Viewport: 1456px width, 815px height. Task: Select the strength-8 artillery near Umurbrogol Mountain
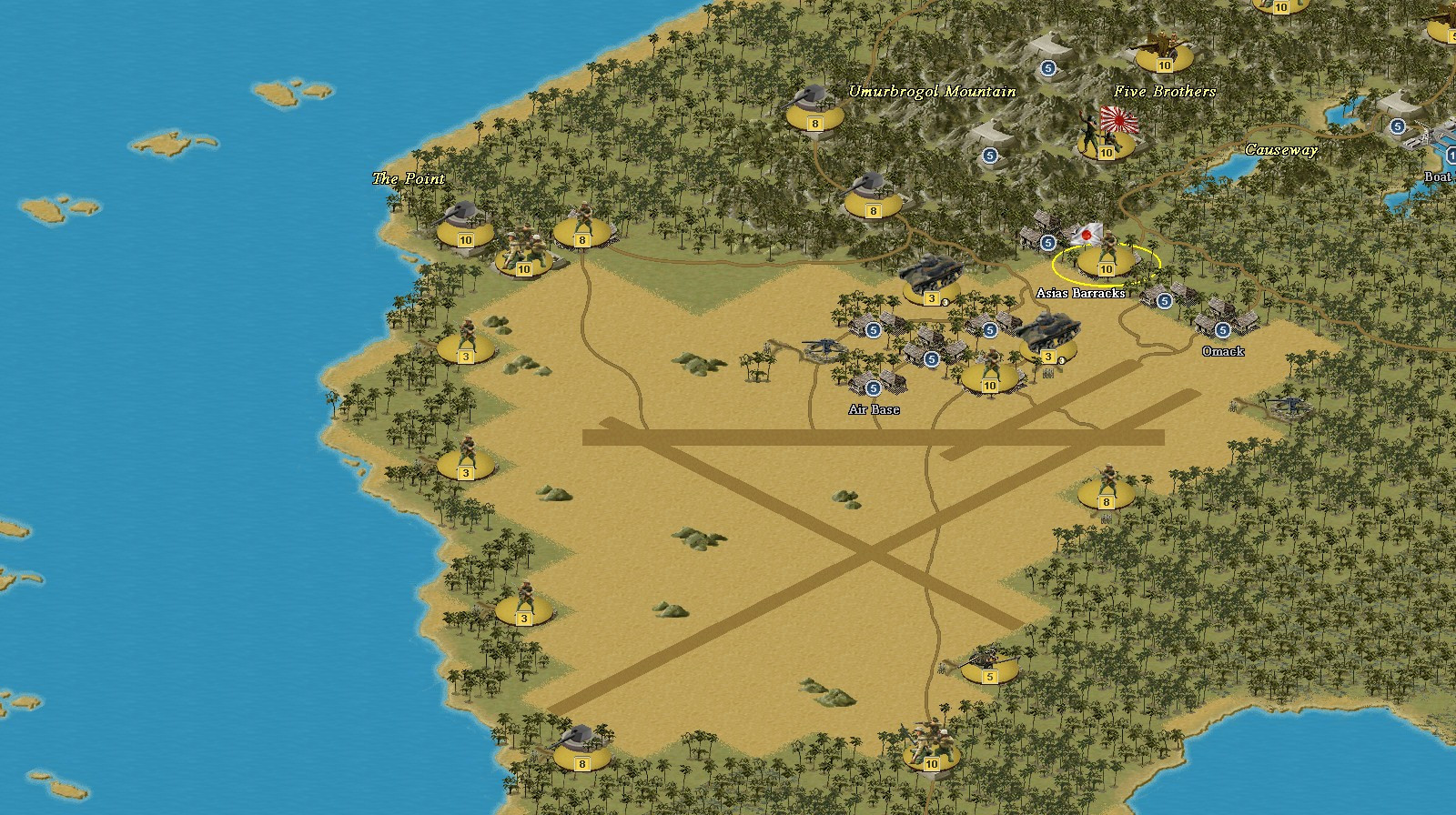[x=814, y=114]
